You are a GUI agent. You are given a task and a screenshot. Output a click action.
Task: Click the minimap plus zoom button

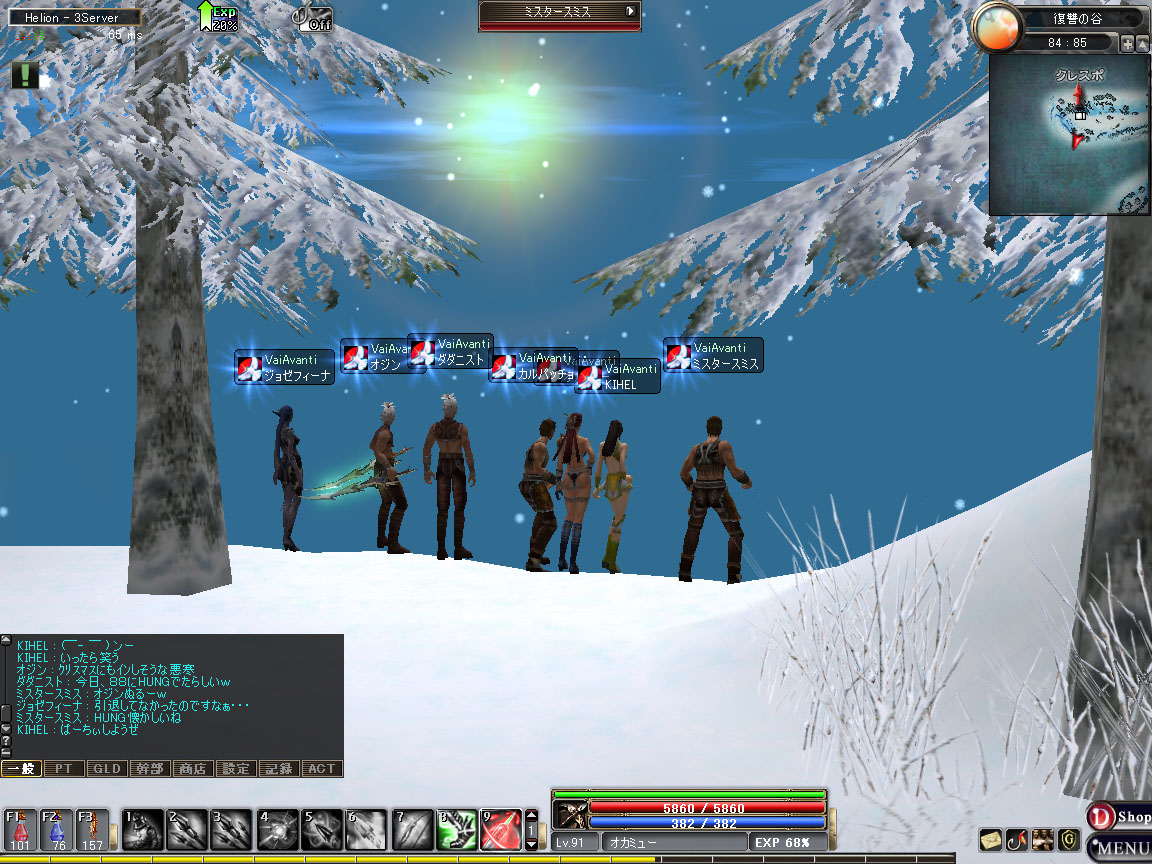pos(1127,44)
